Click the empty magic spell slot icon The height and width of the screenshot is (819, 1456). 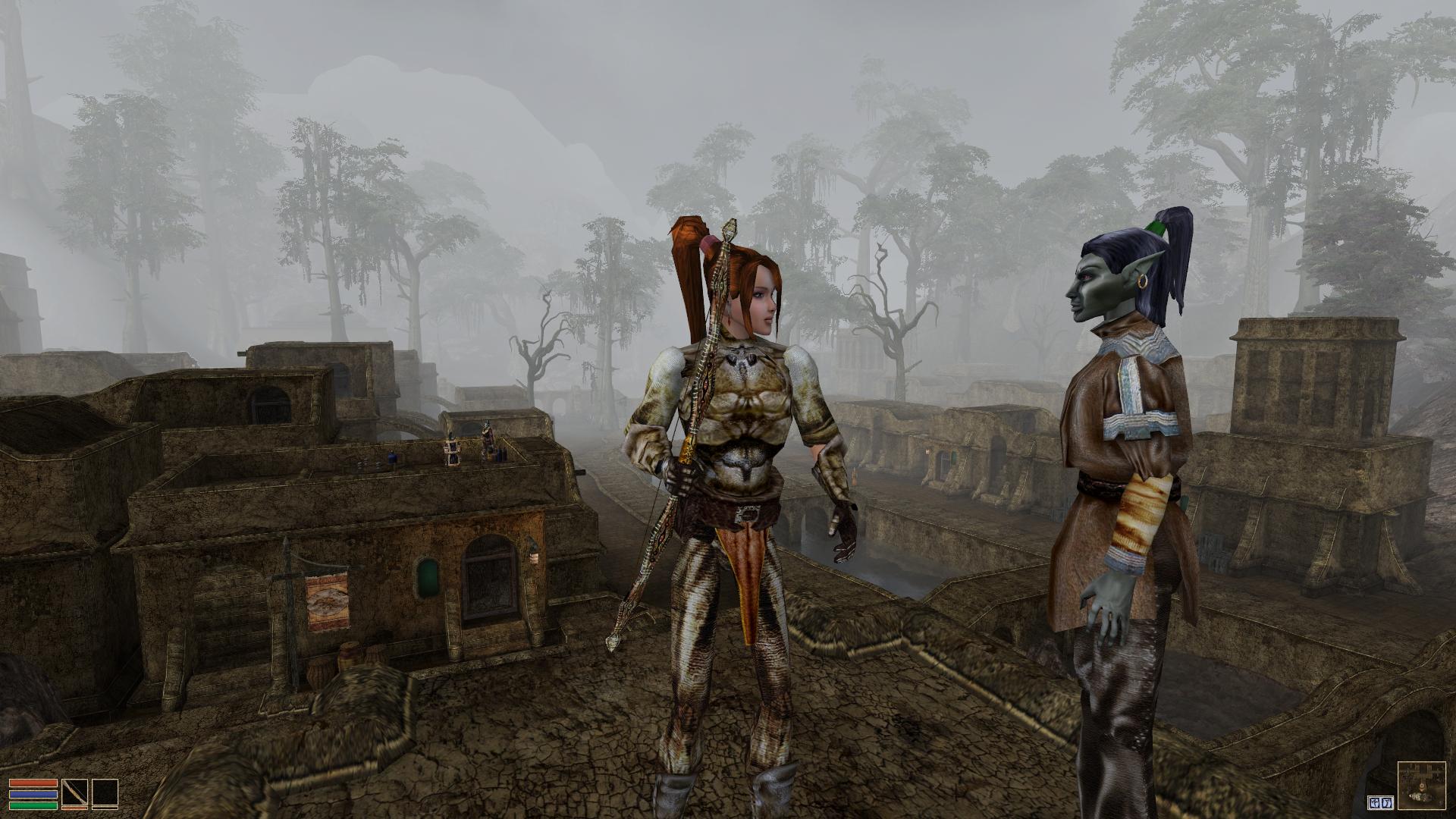(x=105, y=793)
